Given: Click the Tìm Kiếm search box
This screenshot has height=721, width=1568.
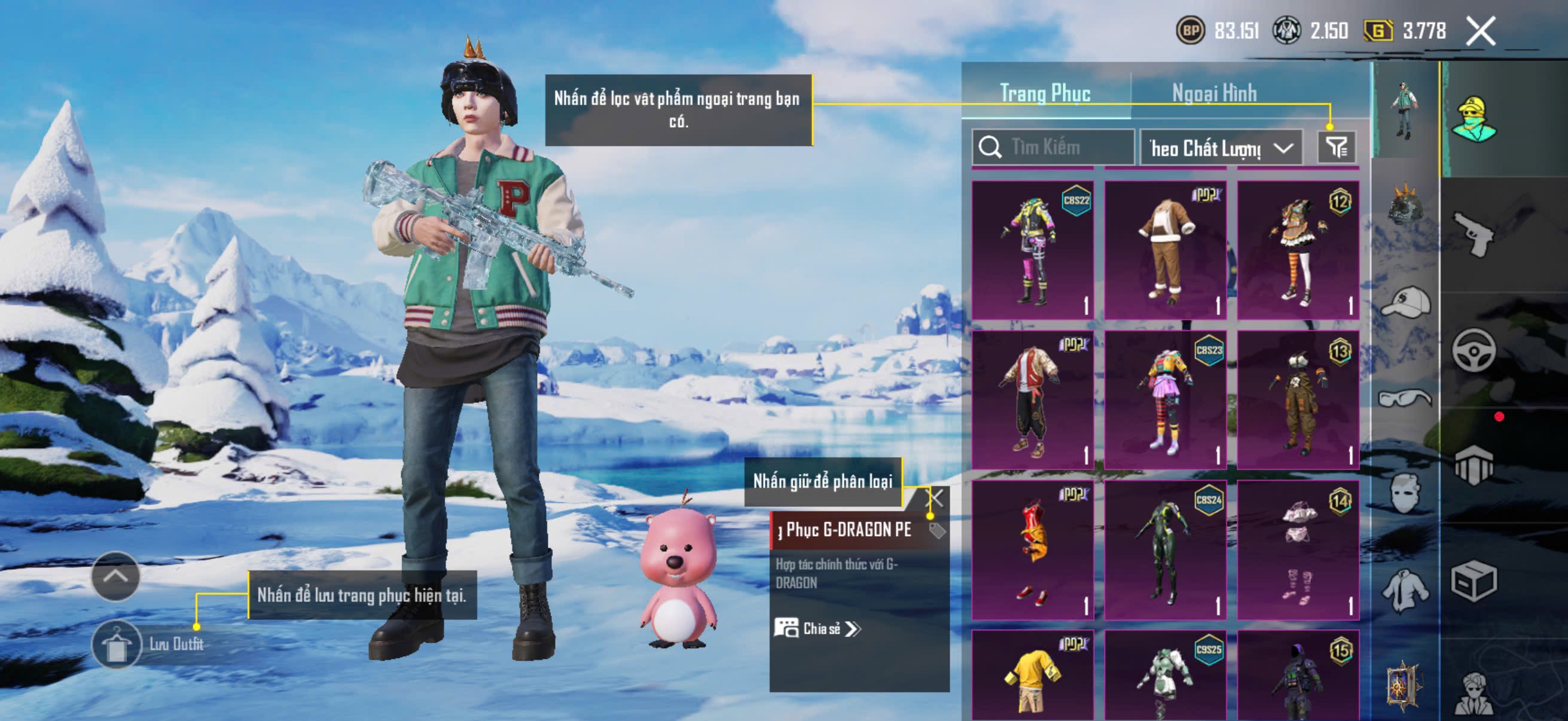Looking at the screenshot, I should pos(1053,147).
